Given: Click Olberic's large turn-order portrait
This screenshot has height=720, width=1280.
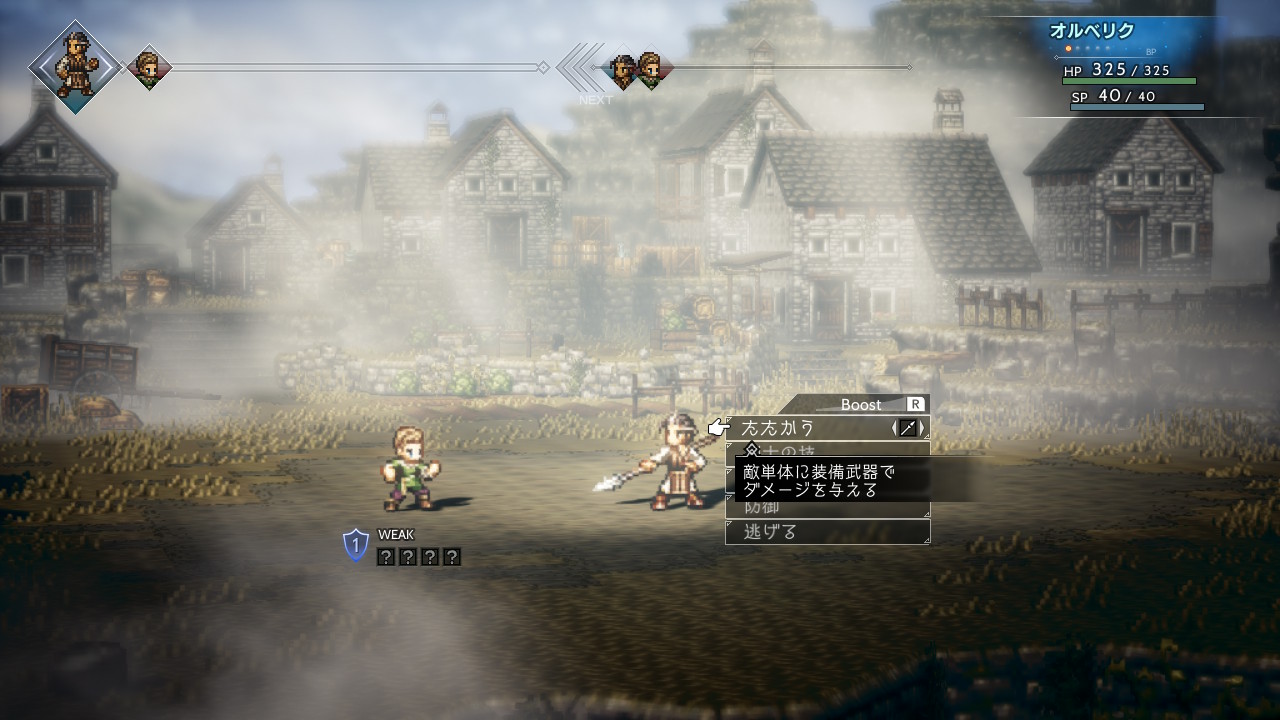Looking at the screenshot, I should pyautogui.click(x=75, y=65).
